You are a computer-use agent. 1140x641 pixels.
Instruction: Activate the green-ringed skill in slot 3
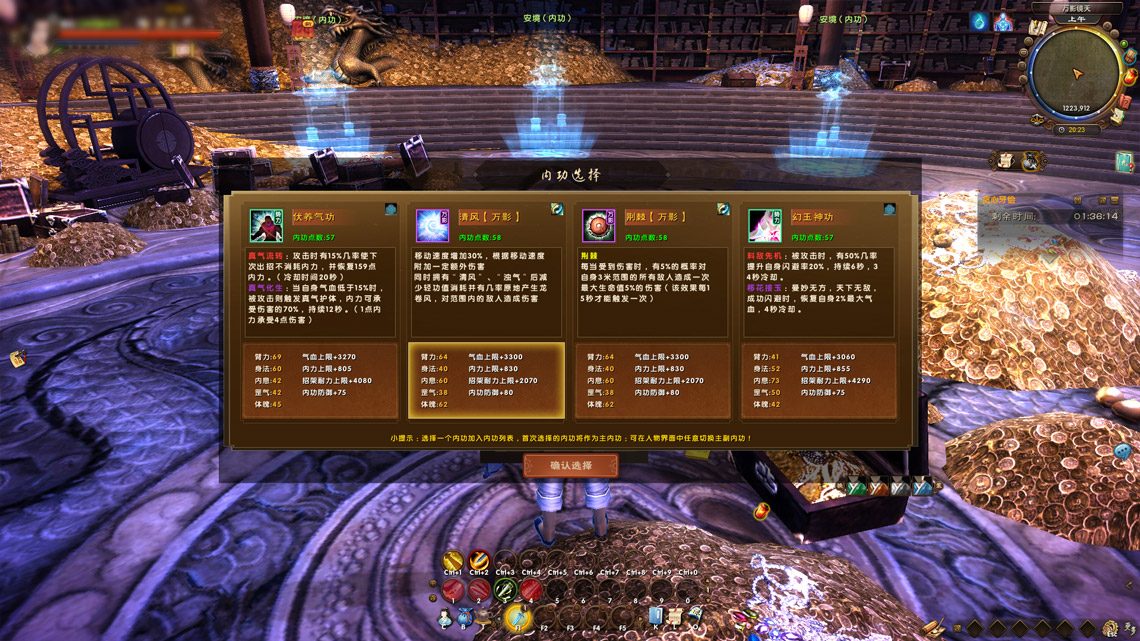coord(505,591)
